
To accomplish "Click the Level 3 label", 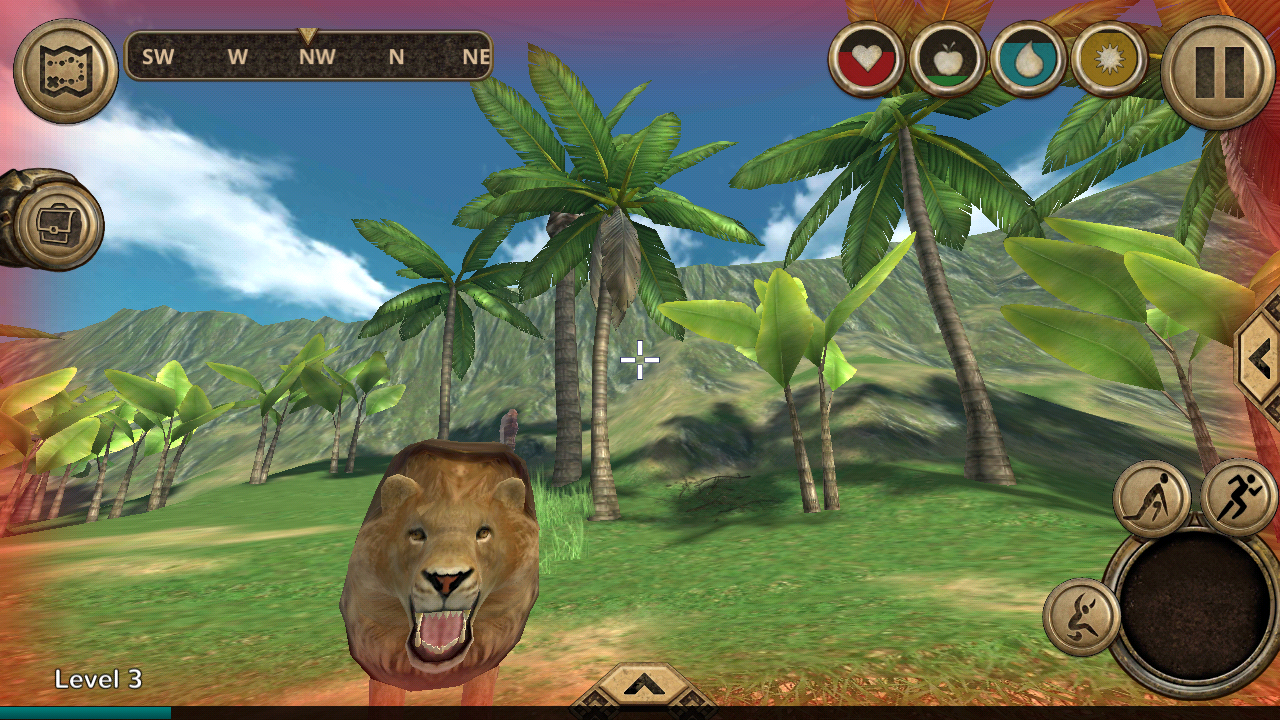I will (x=100, y=678).
